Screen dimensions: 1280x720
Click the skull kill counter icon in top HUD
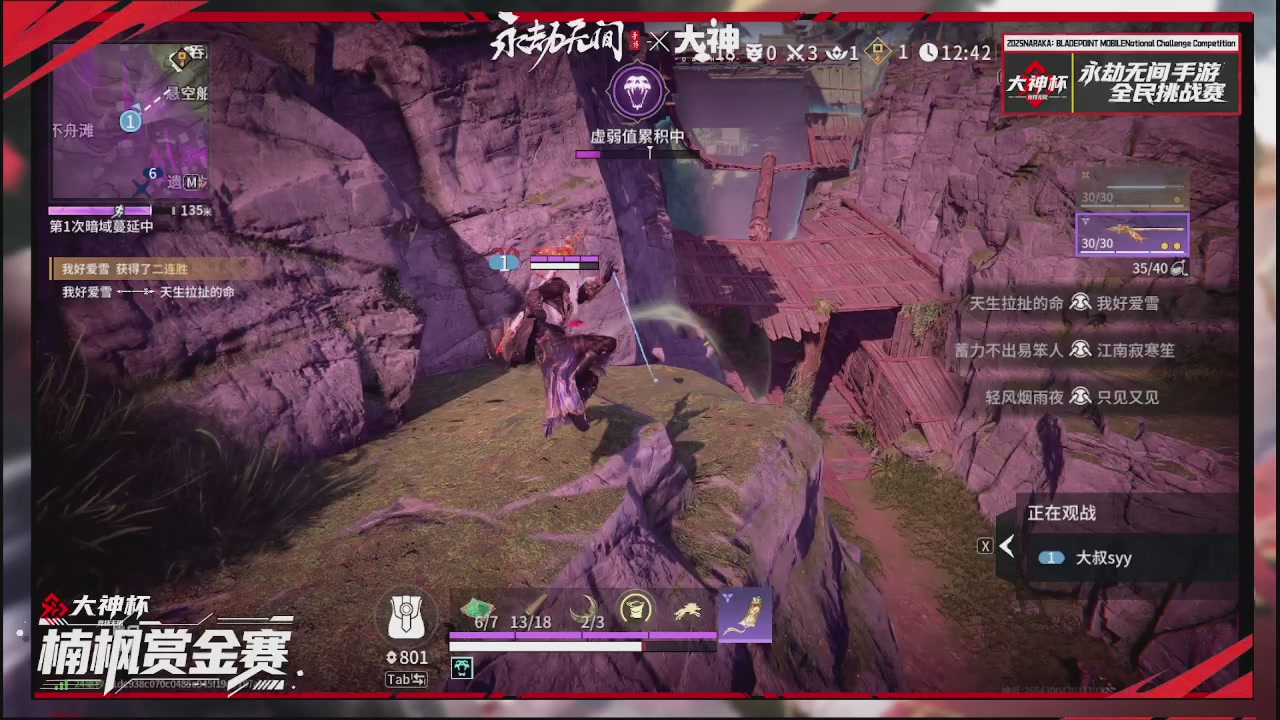755,53
